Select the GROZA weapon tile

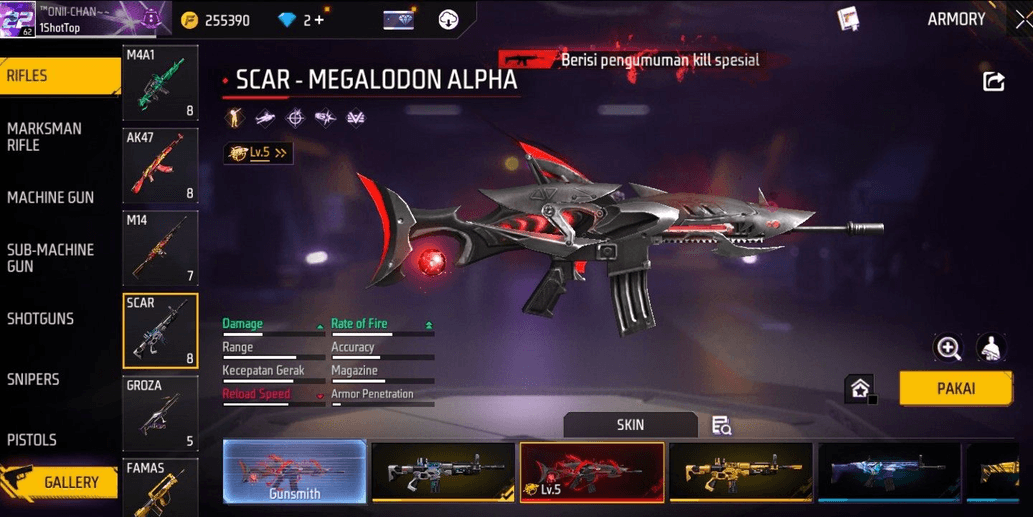tap(160, 414)
